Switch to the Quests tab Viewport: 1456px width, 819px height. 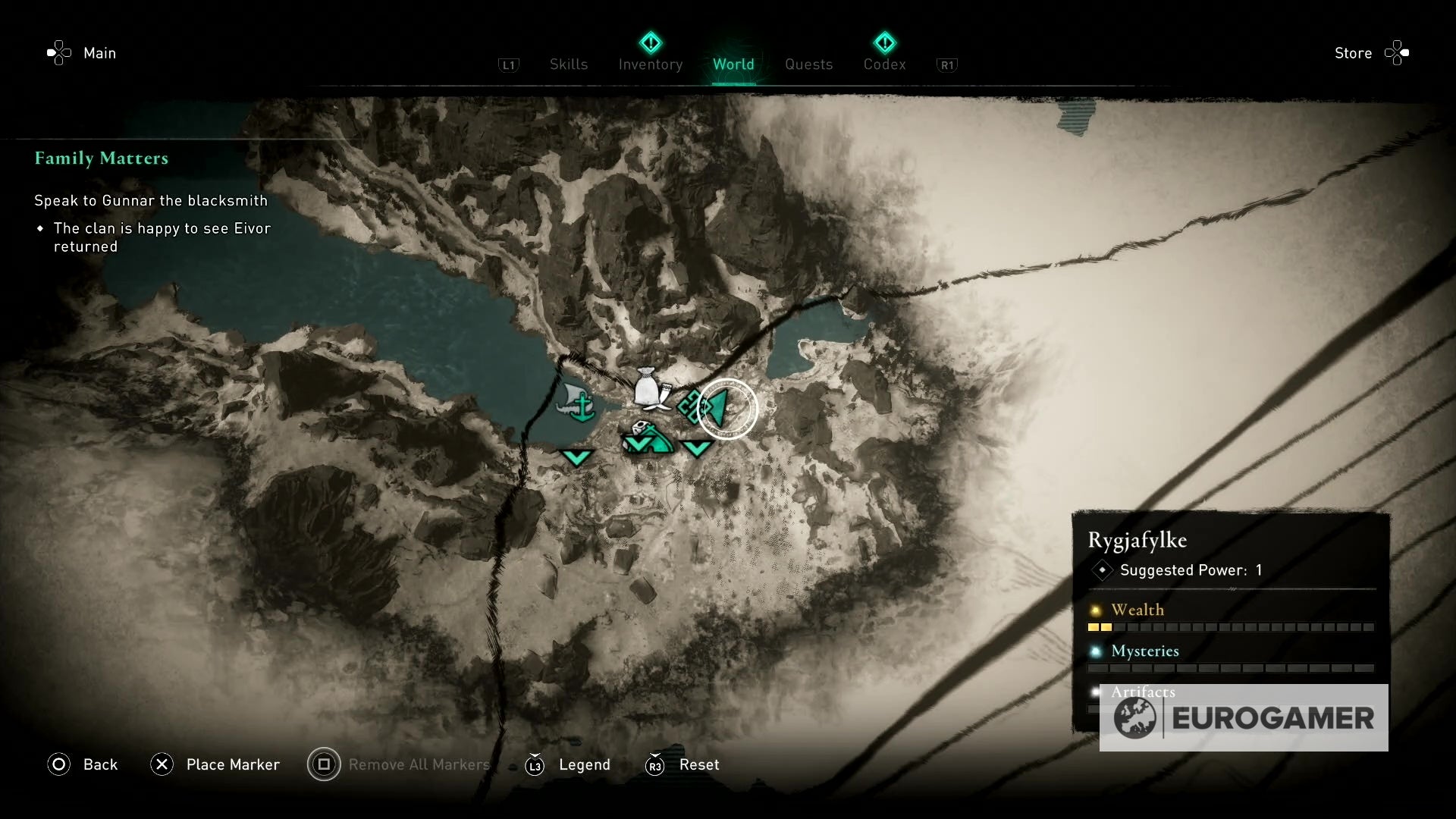pyautogui.click(x=808, y=64)
